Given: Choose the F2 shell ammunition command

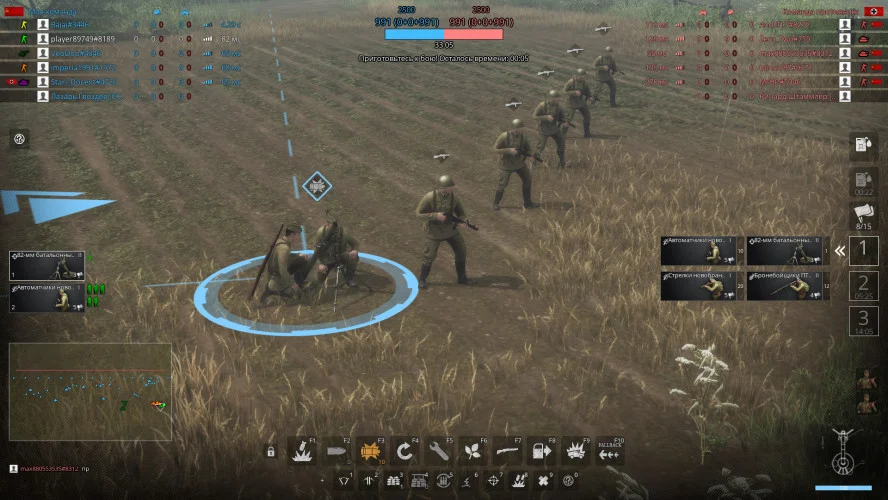Looking at the screenshot, I should [337, 452].
